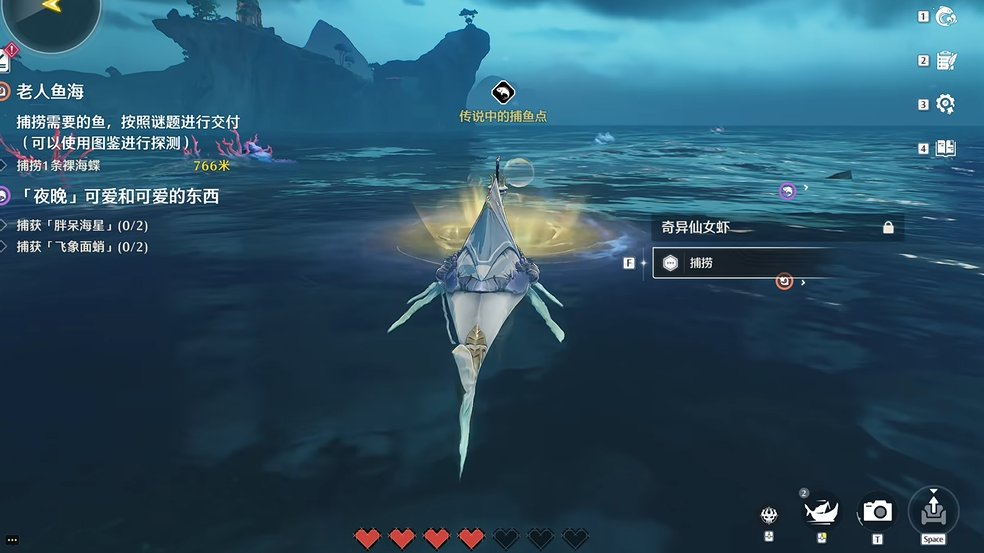Activate the flaming skull target skill

768,514
